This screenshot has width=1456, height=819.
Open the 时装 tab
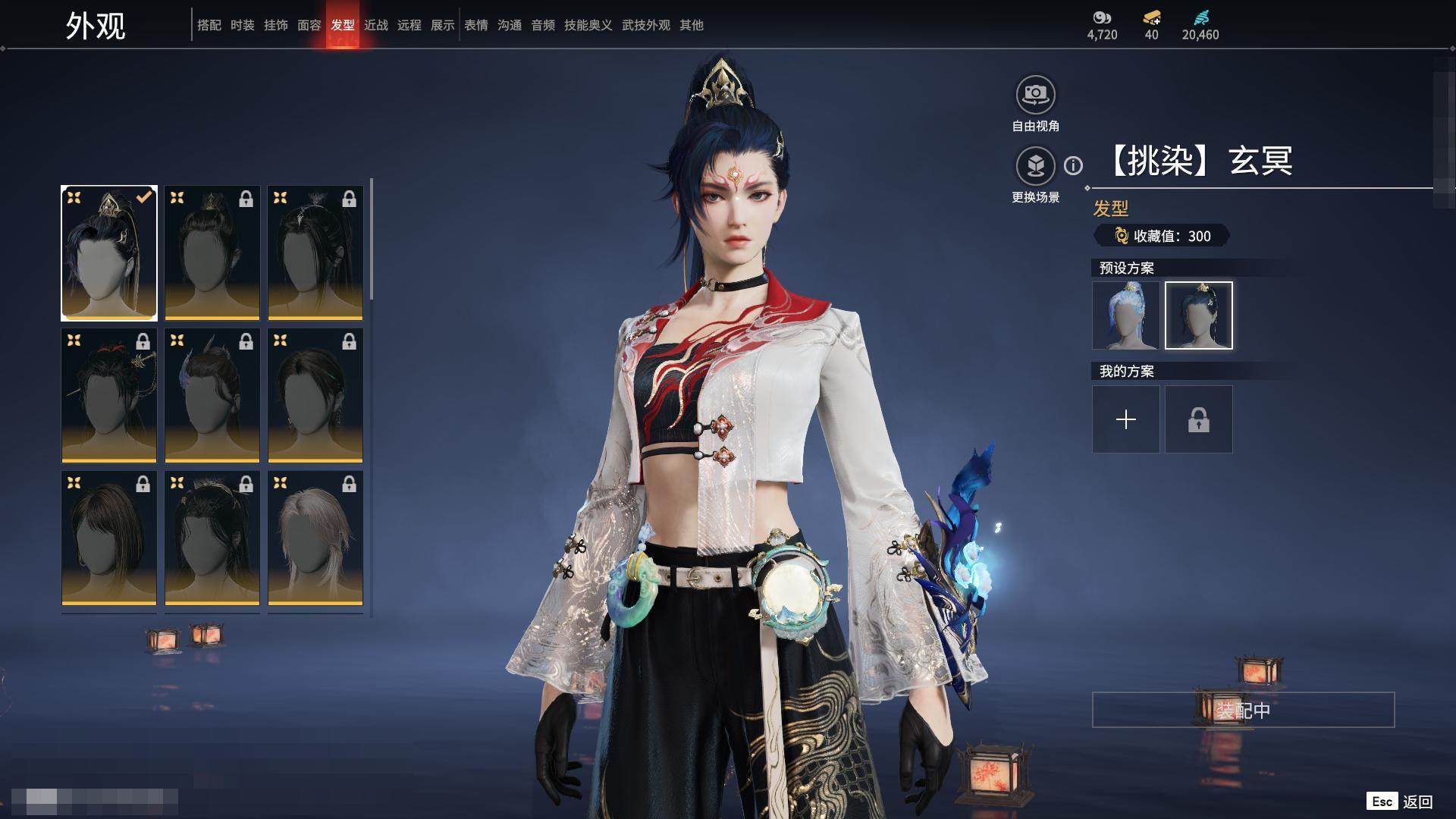(243, 25)
